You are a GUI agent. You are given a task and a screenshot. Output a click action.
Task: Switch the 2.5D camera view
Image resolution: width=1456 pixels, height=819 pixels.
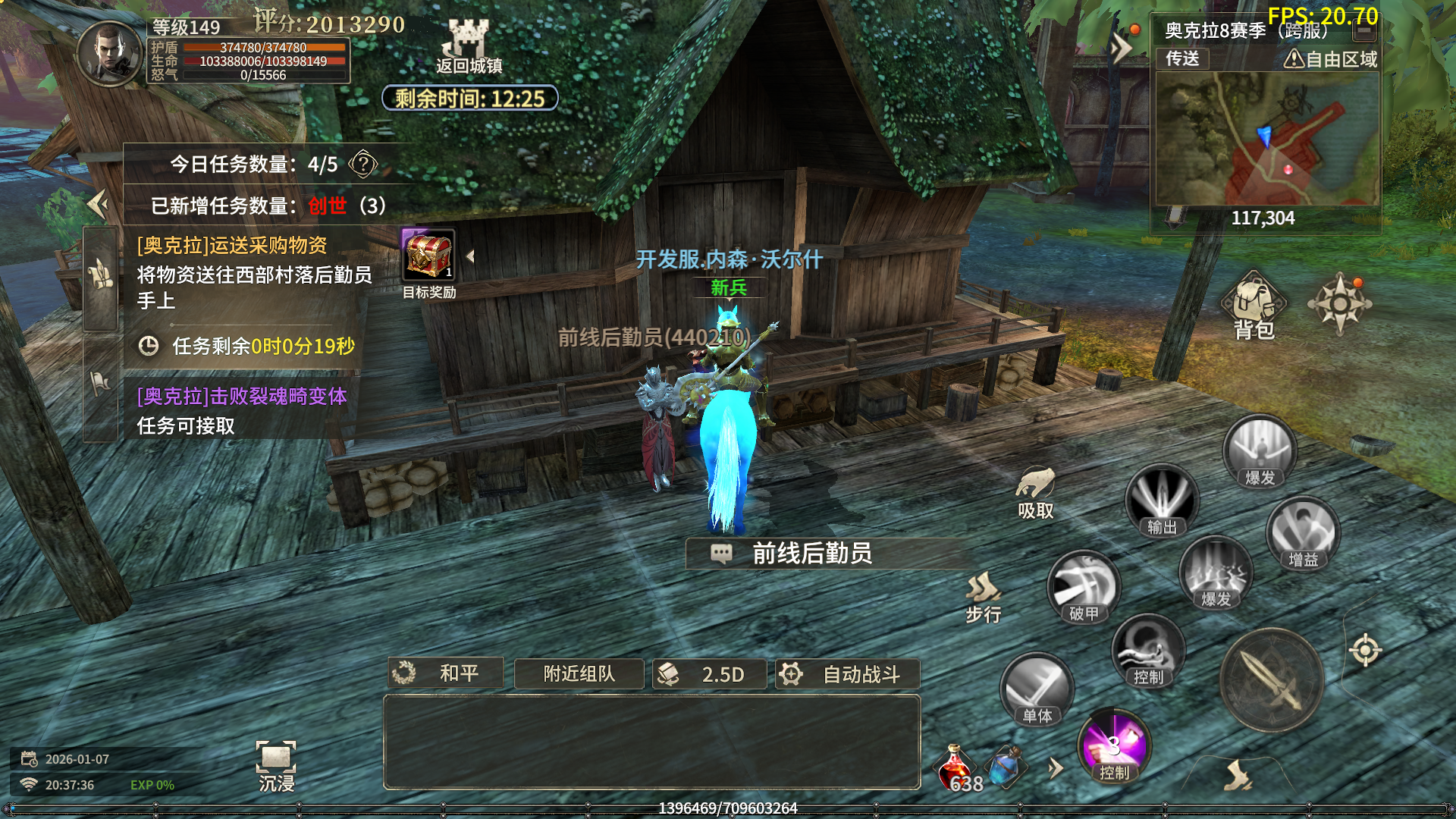click(x=709, y=673)
